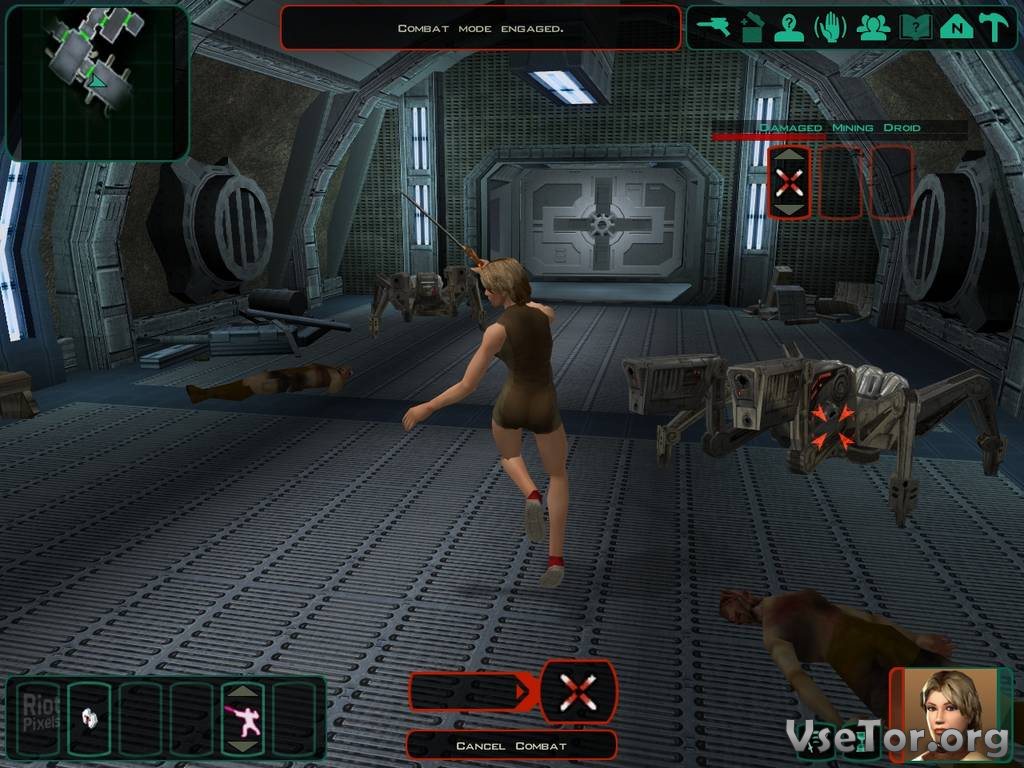Activate the pink melee stance ability

click(244, 717)
